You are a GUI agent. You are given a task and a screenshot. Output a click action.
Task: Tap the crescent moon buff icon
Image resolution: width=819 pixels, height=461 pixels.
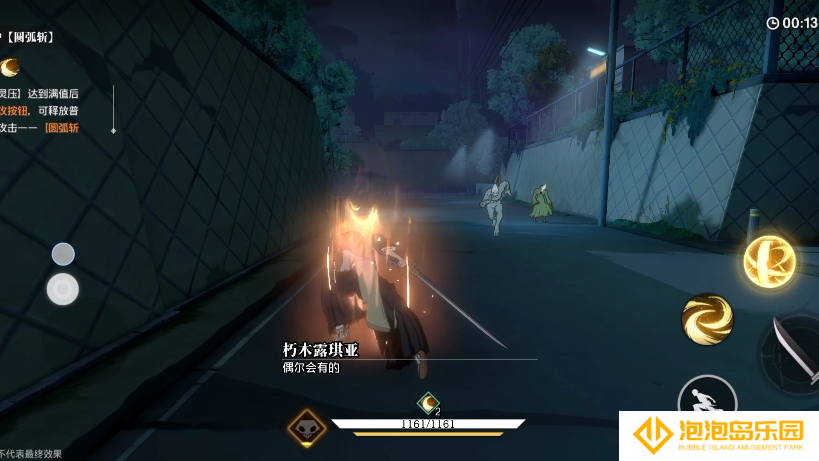[428, 403]
